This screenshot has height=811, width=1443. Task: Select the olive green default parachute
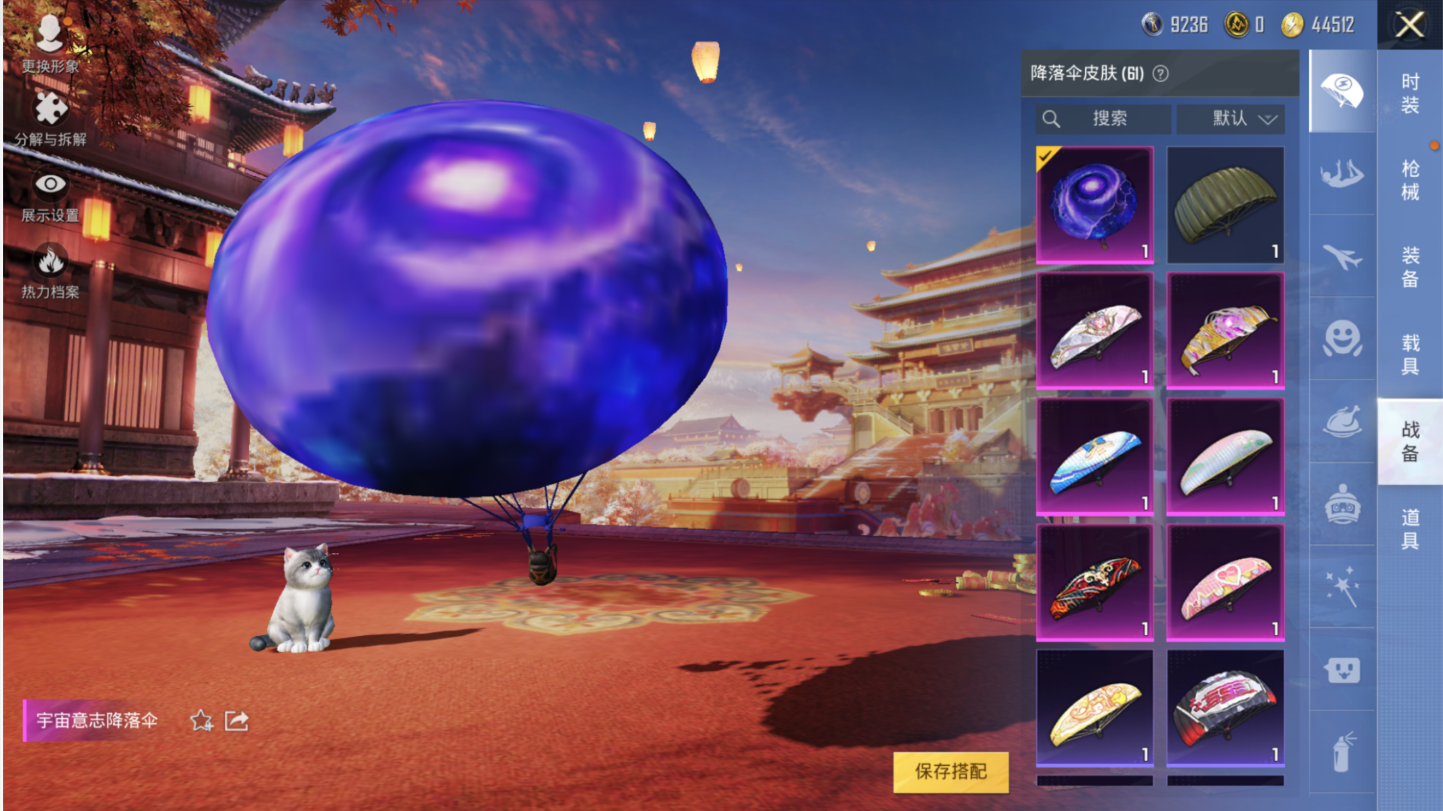coord(1226,205)
